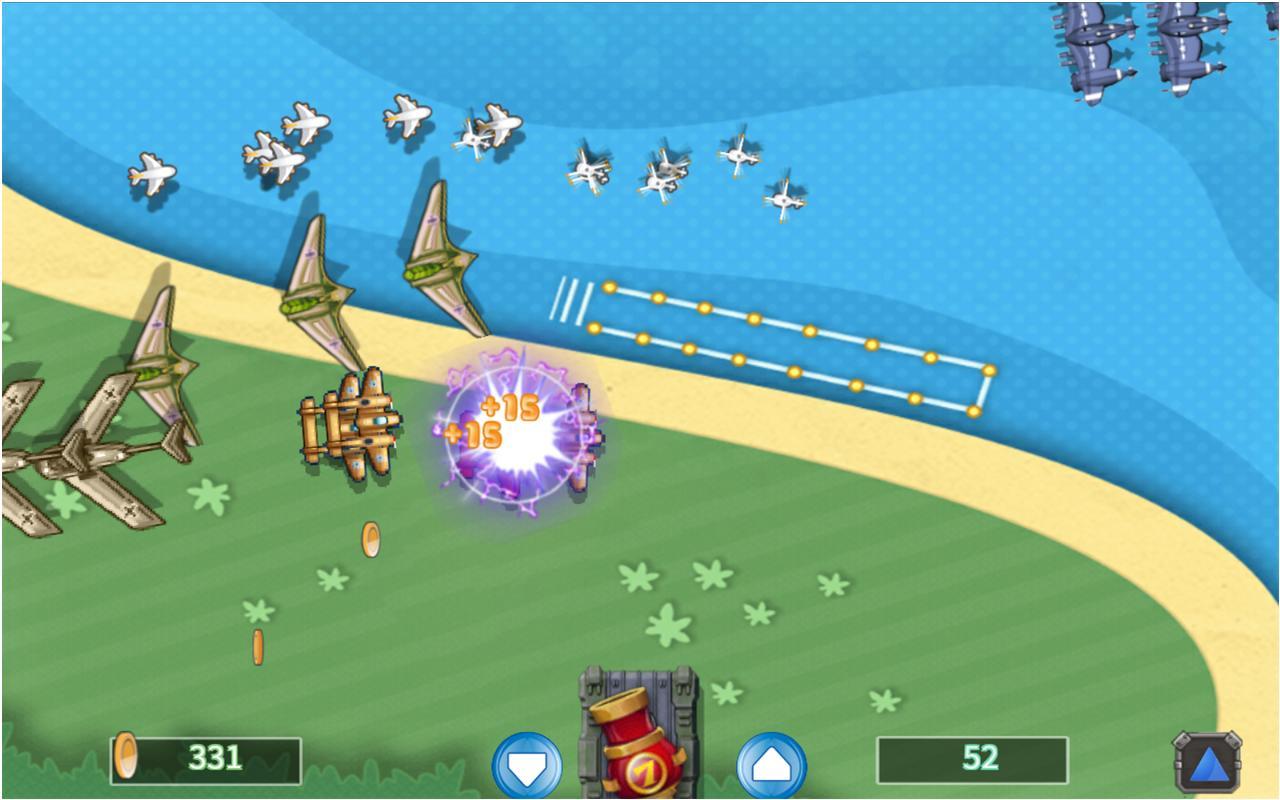Collect the lone coin near the bottom left
The width and height of the screenshot is (1280, 800).
click(x=260, y=645)
